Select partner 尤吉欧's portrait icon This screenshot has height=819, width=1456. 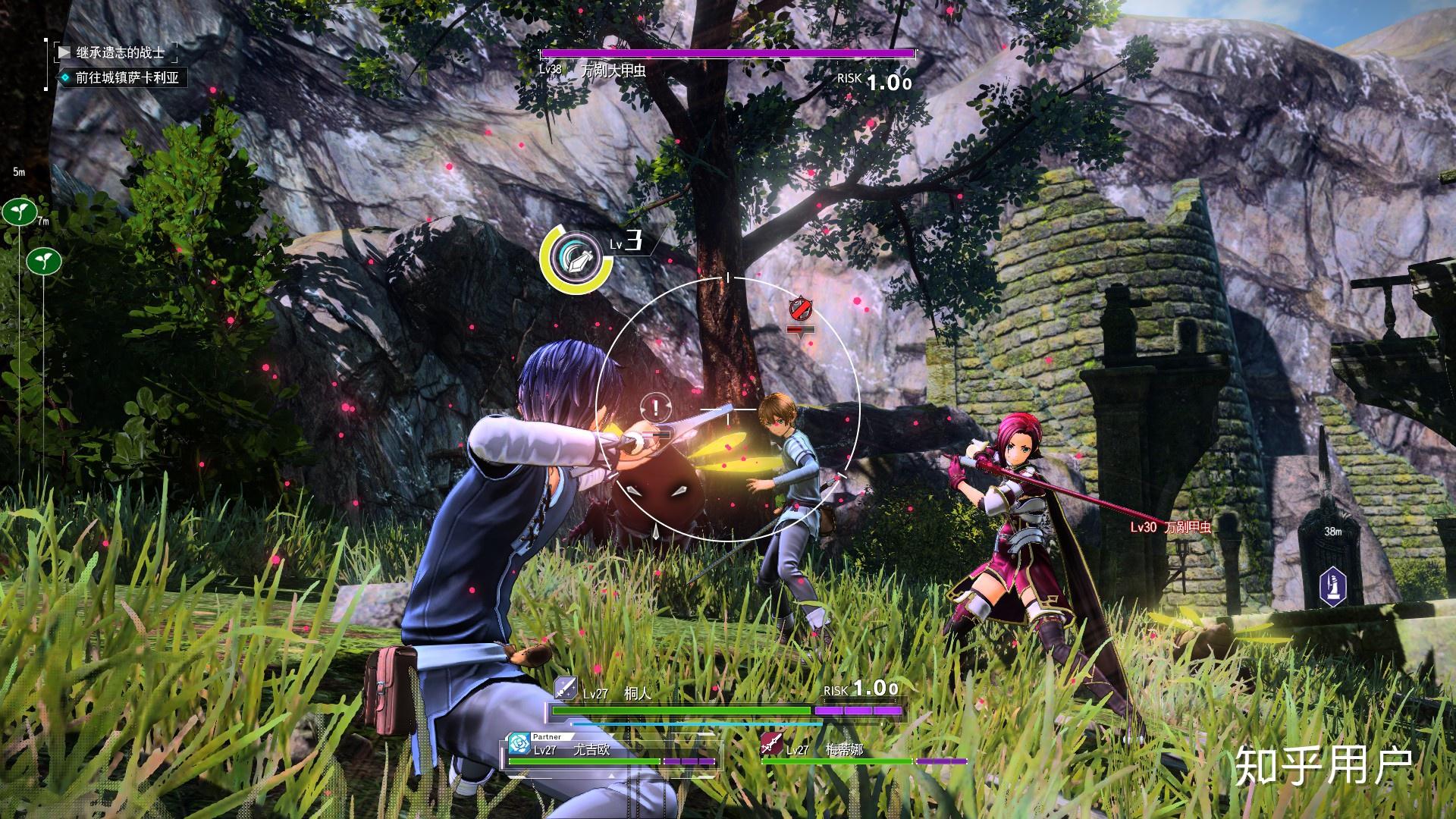click(519, 741)
